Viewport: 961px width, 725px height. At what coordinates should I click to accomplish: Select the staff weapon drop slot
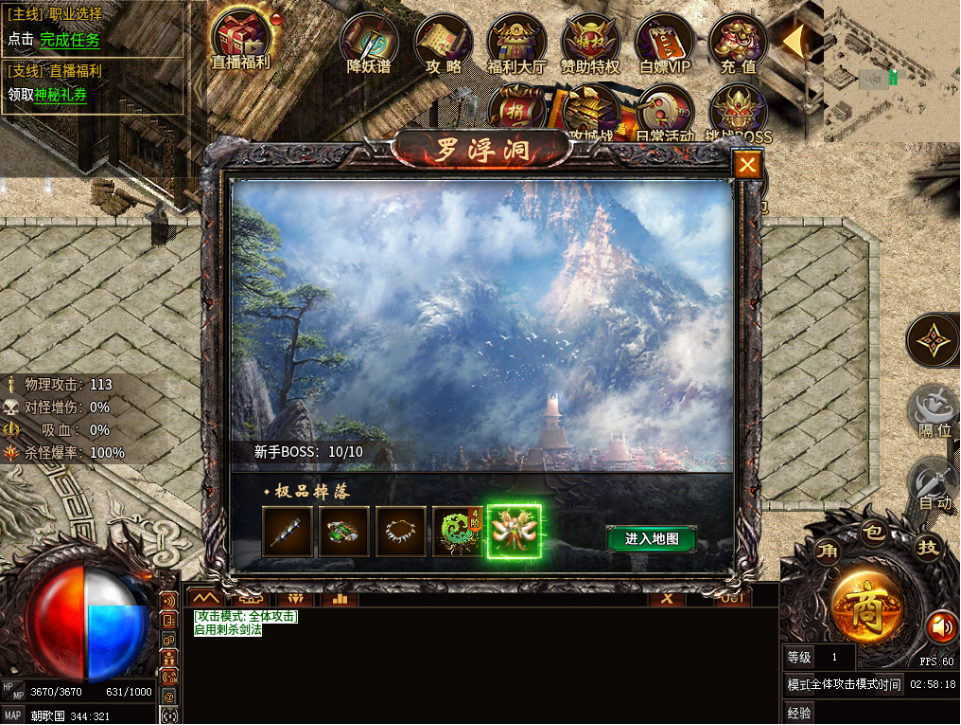pyautogui.click(x=287, y=532)
